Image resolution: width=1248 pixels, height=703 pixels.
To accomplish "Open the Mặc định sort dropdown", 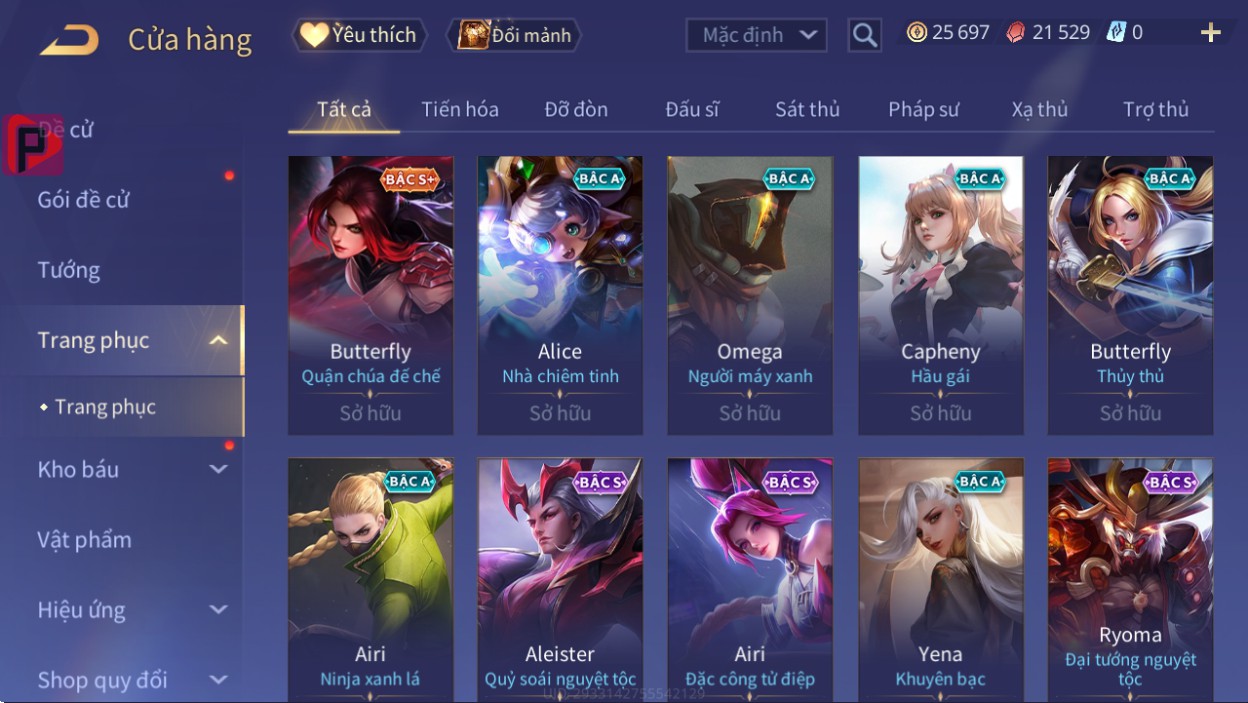I will 757,35.
